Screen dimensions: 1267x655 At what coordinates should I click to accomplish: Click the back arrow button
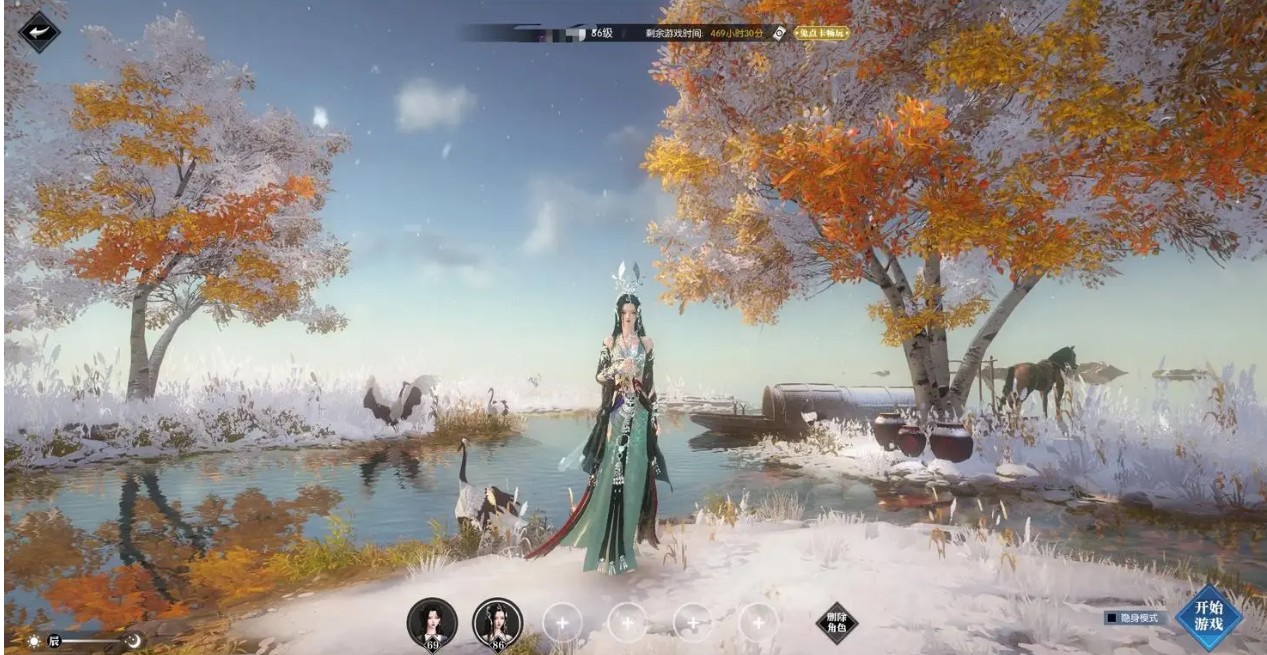(39, 32)
